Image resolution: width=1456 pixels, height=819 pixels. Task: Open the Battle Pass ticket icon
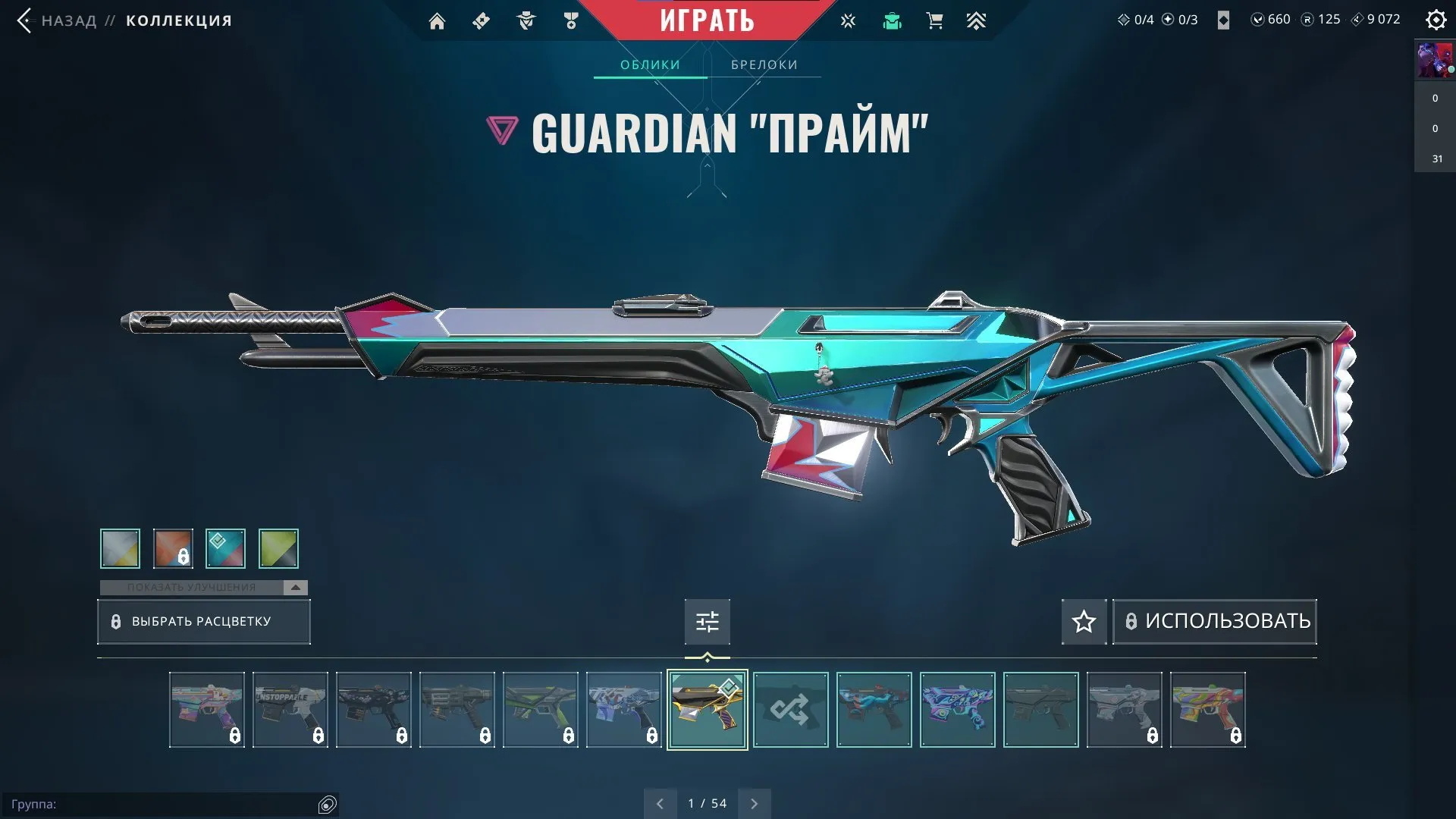[x=480, y=21]
